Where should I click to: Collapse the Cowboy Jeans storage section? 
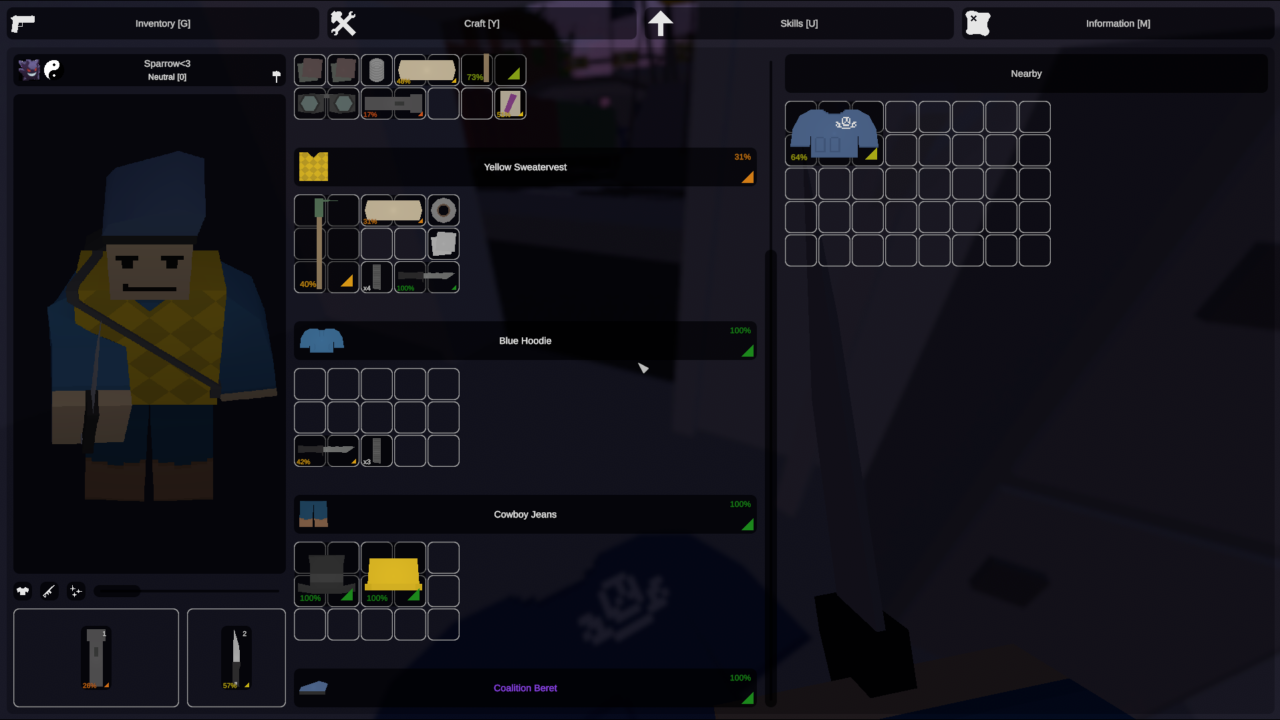coord(525,514)
